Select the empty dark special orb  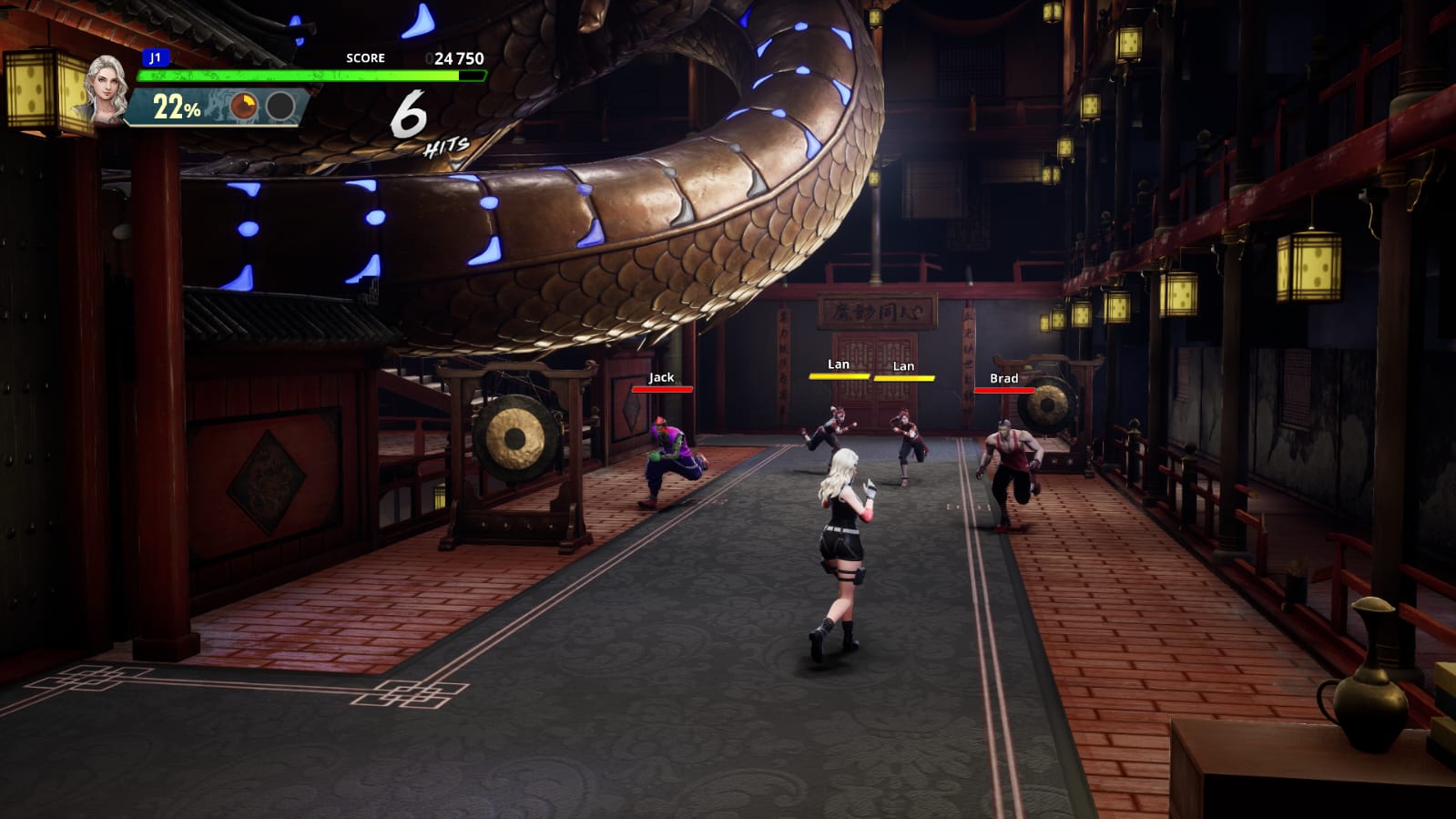tap(280, 107)
